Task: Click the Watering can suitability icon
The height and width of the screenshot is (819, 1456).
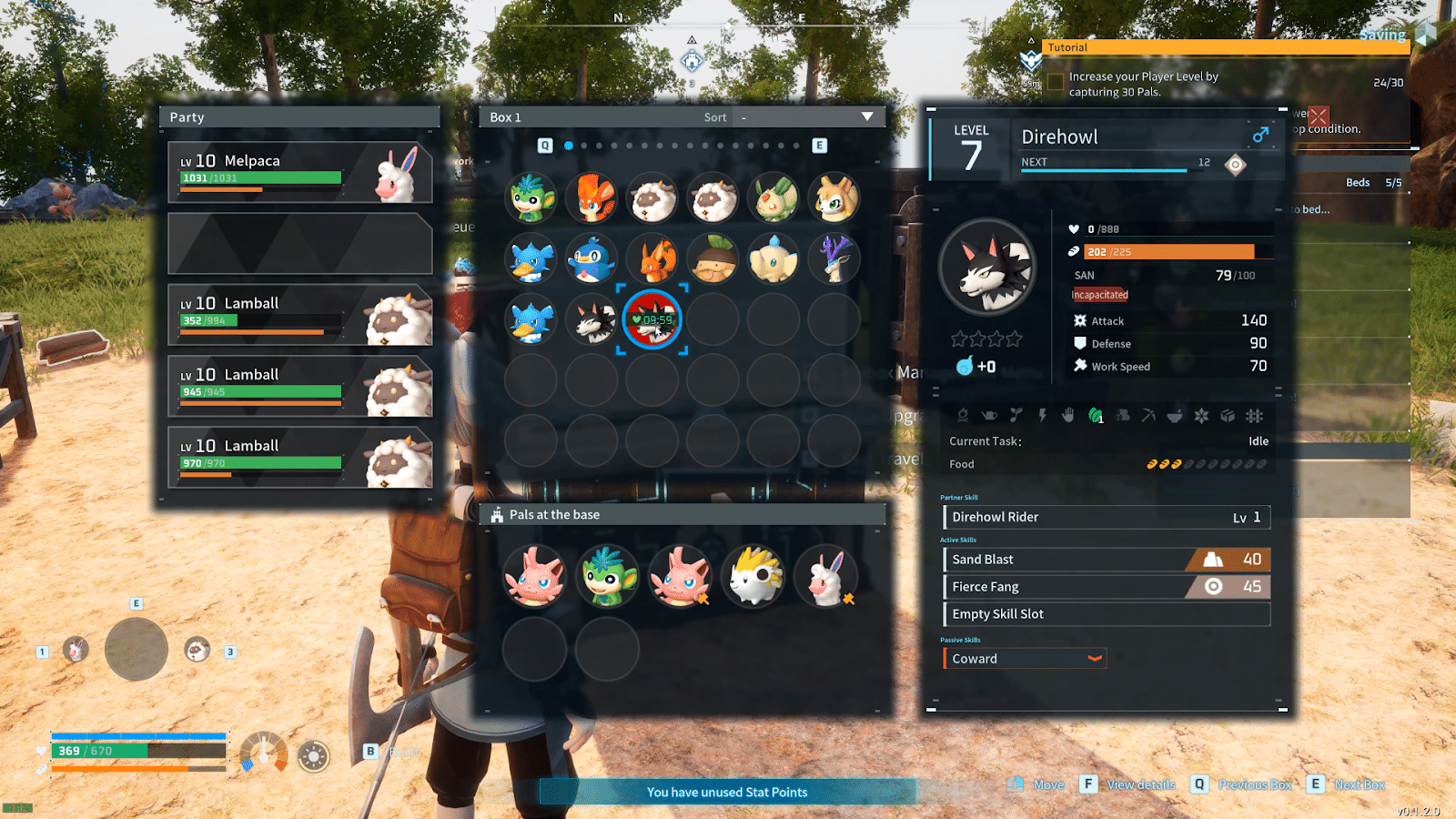Action: coord(990,416)
